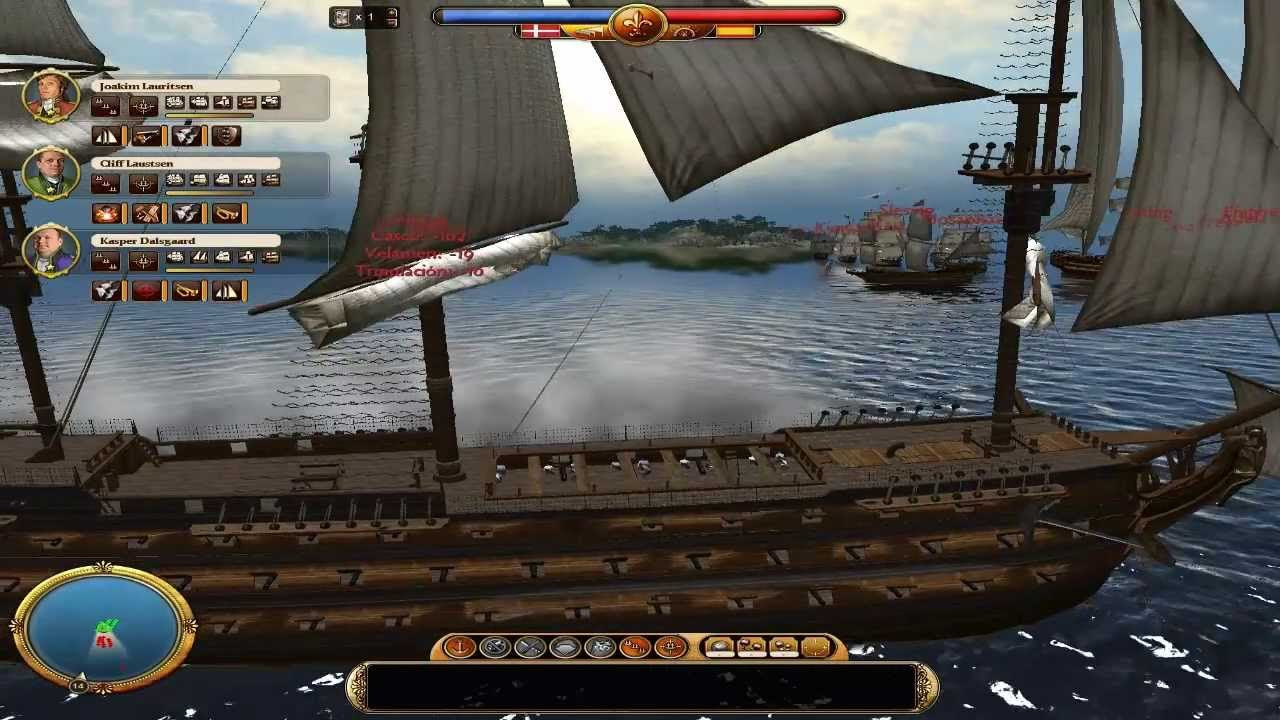Click the targeting crosshair under Joakim Lauritsen
The height and width of the screenshot is (720, 1280).
click(x=144, y=105)
